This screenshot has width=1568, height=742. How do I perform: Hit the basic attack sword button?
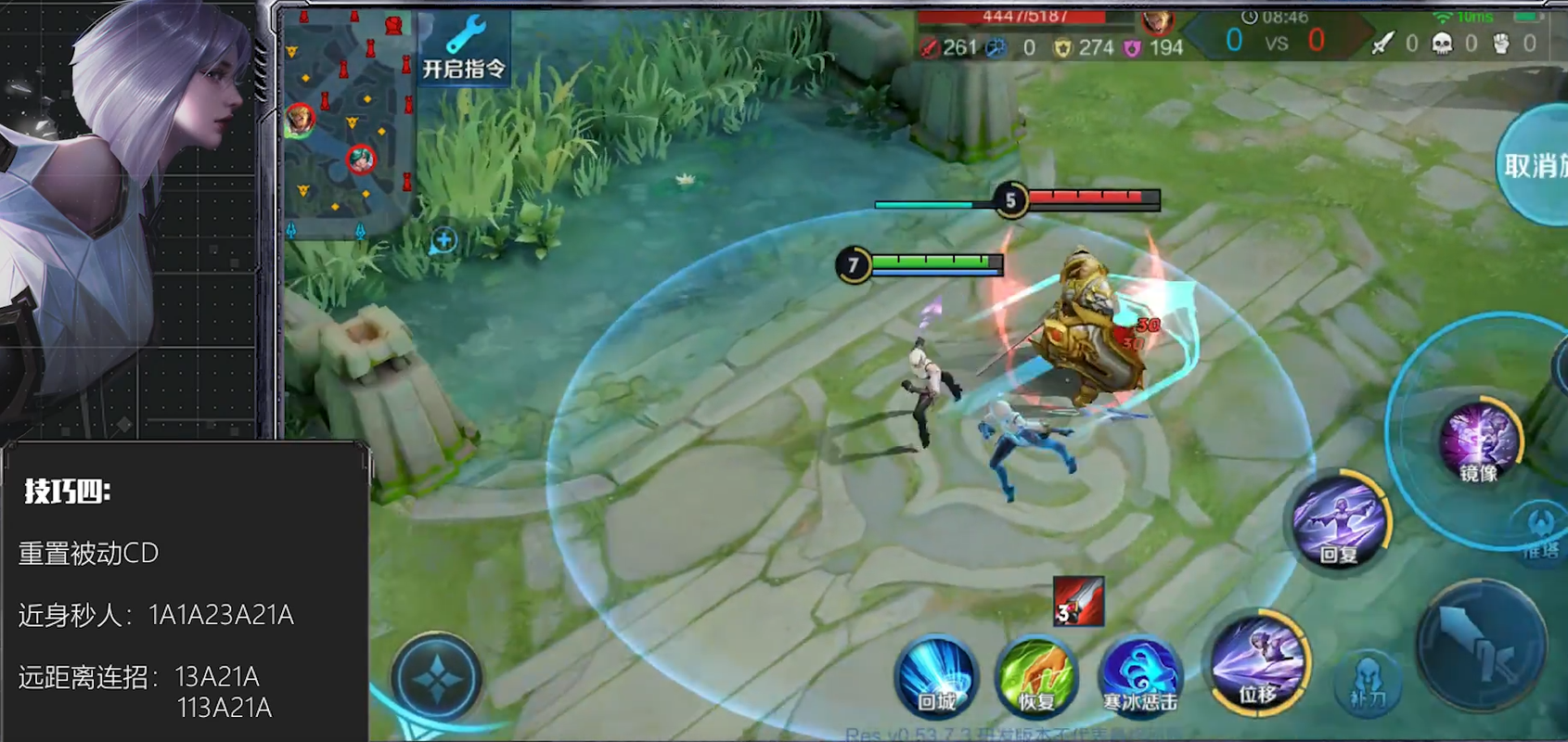pos(1482,646)
